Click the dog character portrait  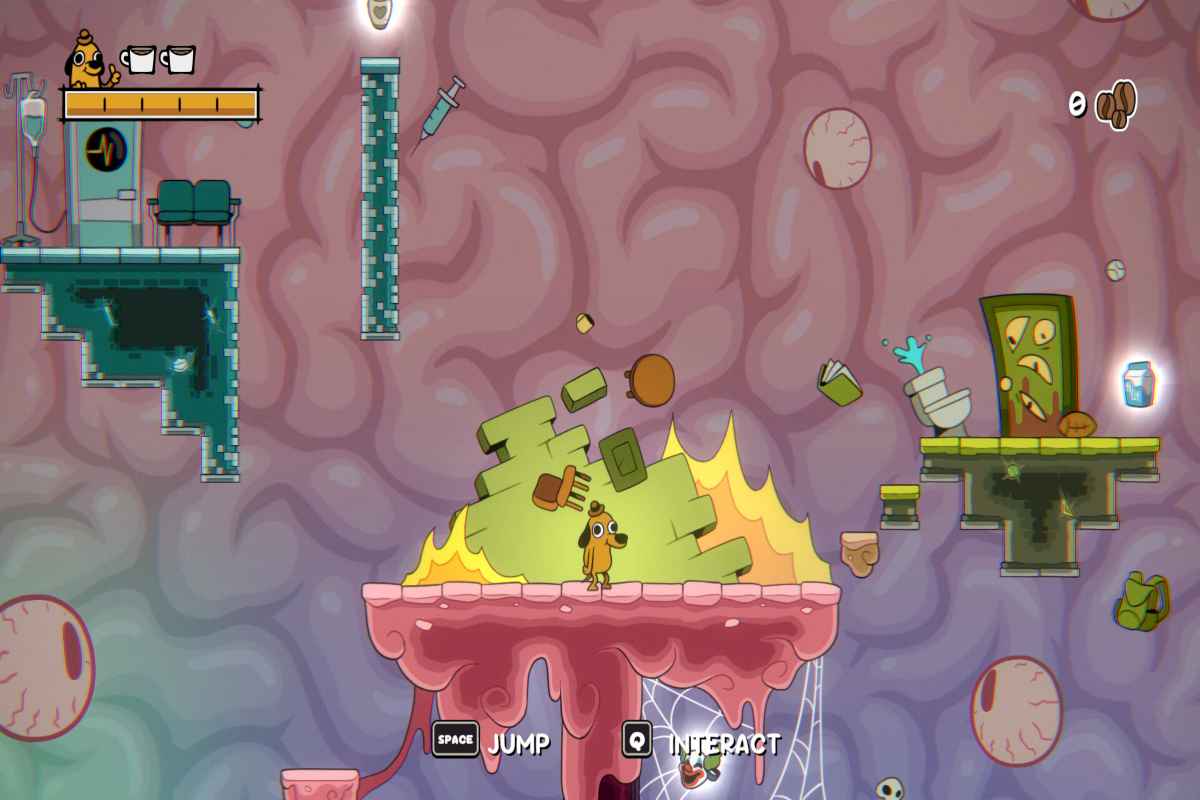91,61
